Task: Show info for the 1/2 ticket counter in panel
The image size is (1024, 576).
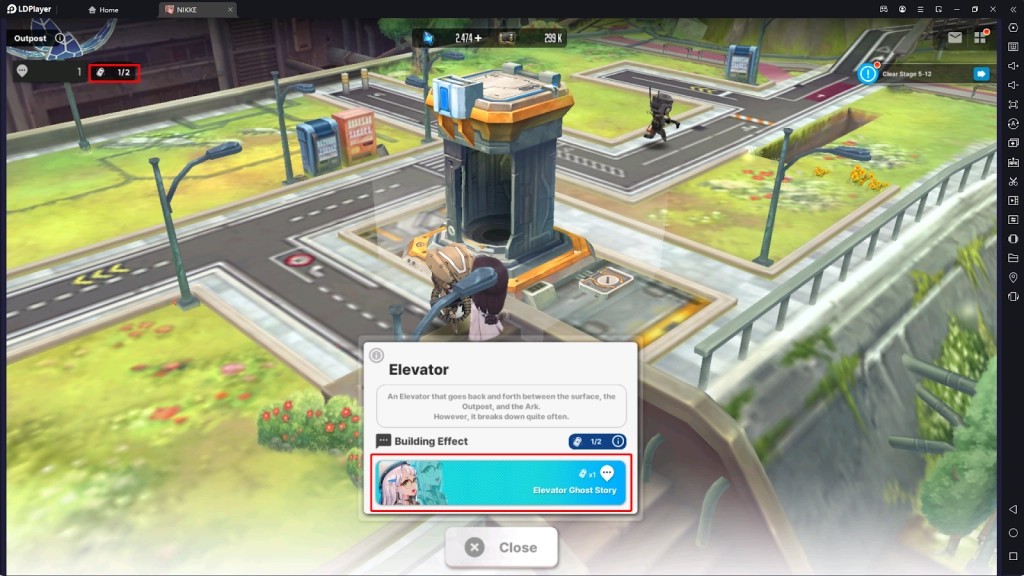Action: [x=618, y=441]
